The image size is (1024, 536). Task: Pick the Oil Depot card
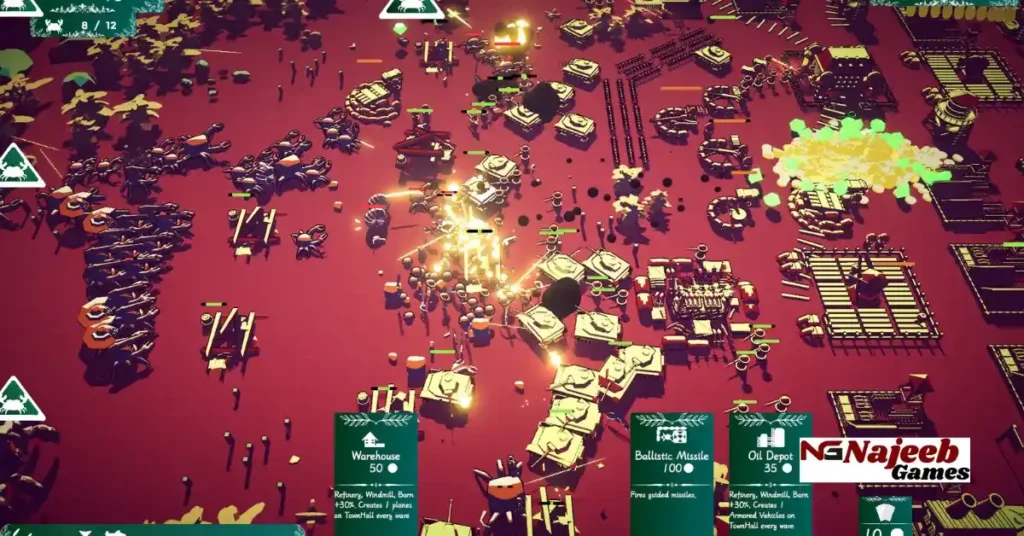tap(769, 472)
